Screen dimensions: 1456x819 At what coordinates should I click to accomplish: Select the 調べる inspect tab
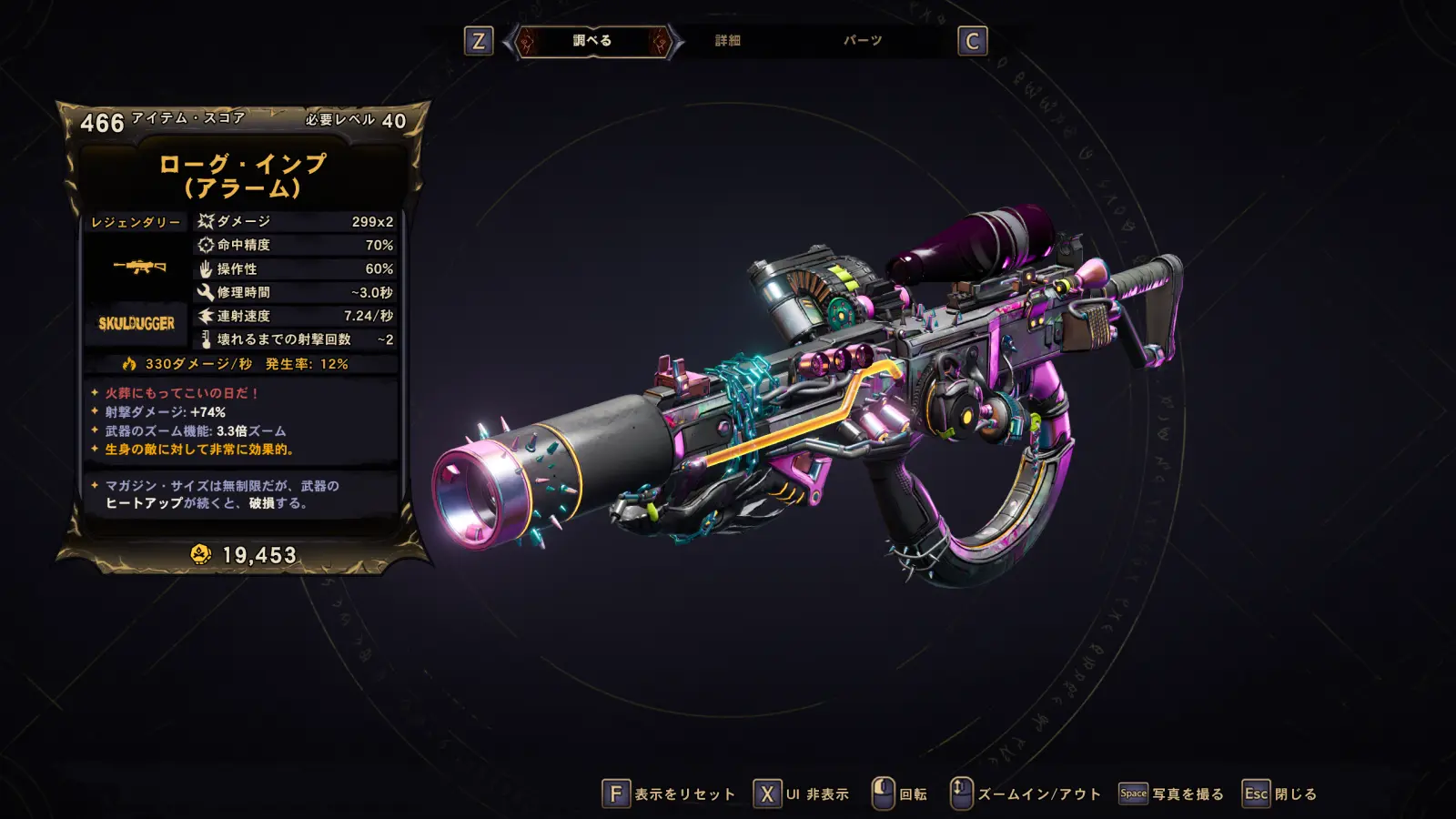click(592, 41)
